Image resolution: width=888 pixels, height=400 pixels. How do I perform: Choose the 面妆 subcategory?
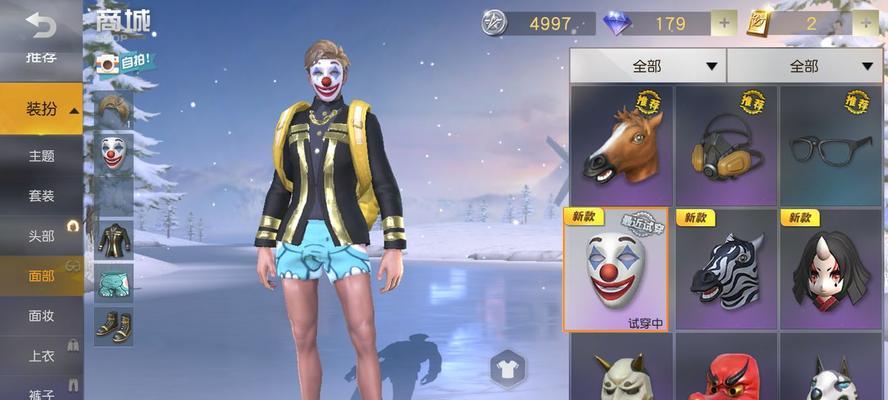point(41,315)
